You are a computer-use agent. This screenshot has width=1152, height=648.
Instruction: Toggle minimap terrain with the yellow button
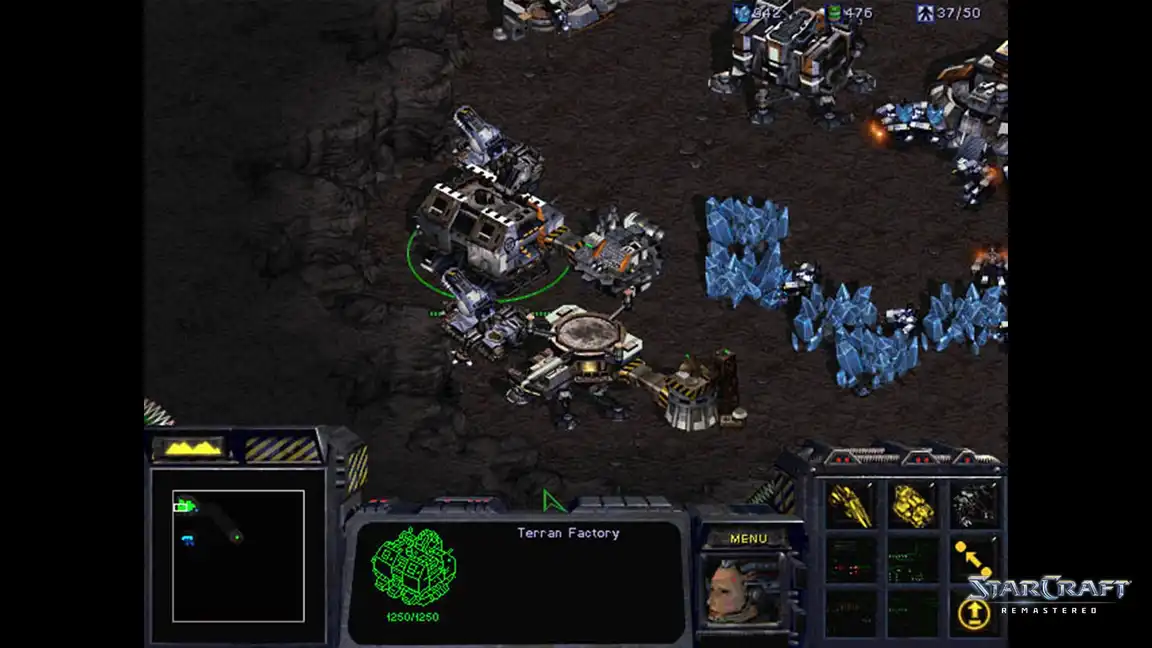[193, 448]
